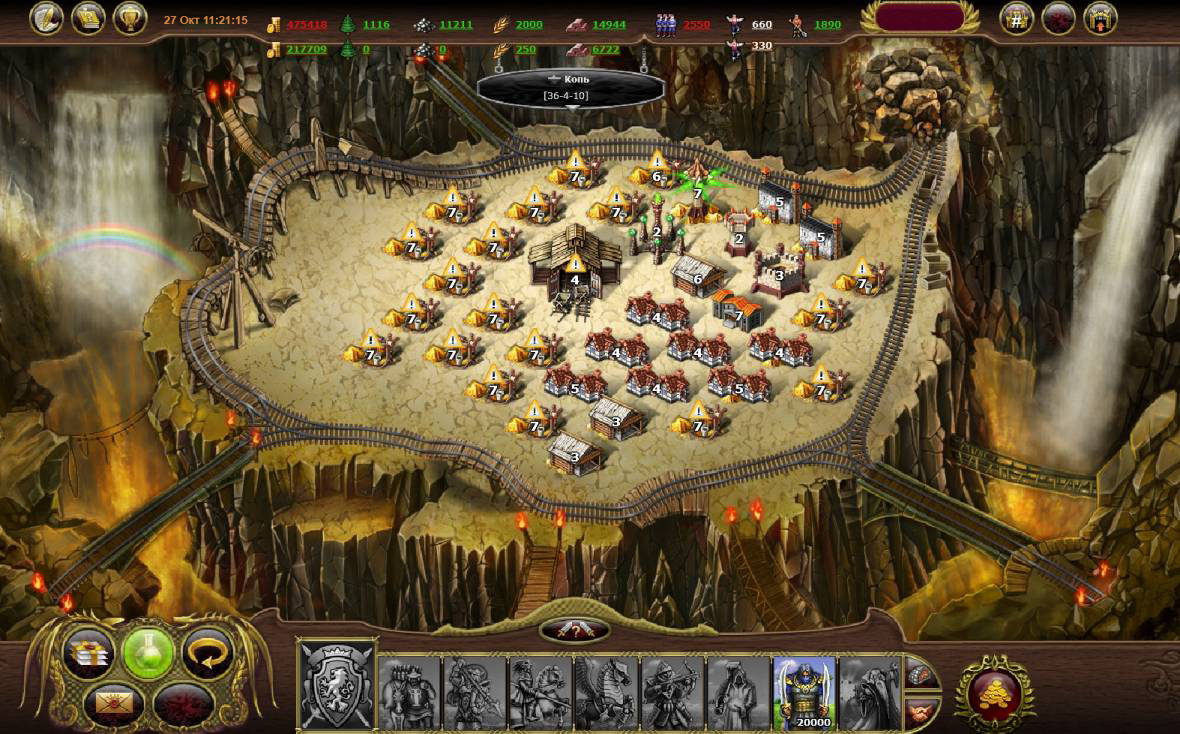Show the trophy rankings icon
Image resolution: width=1180 pixels, height=734 pixels.
point(130,18)
